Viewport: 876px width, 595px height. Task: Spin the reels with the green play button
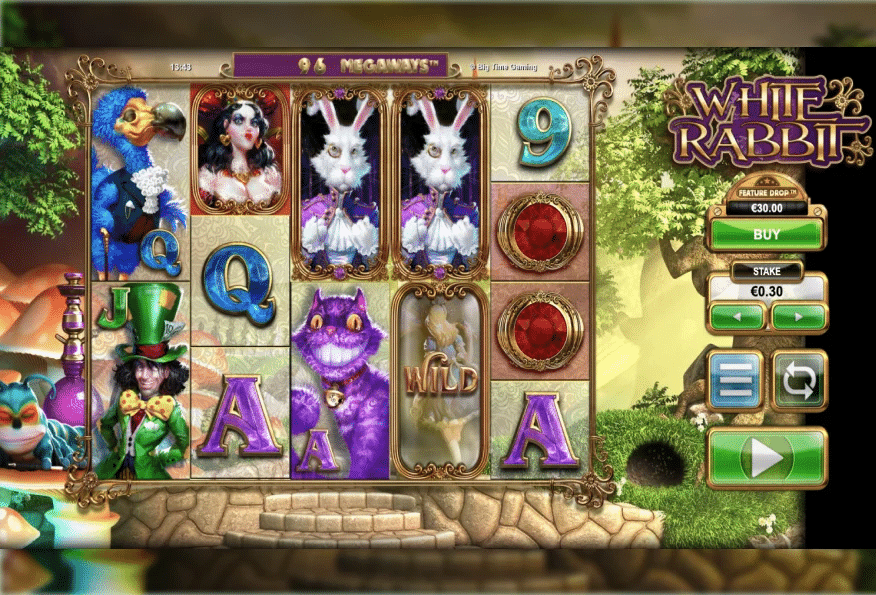click(x=766, y=458)
